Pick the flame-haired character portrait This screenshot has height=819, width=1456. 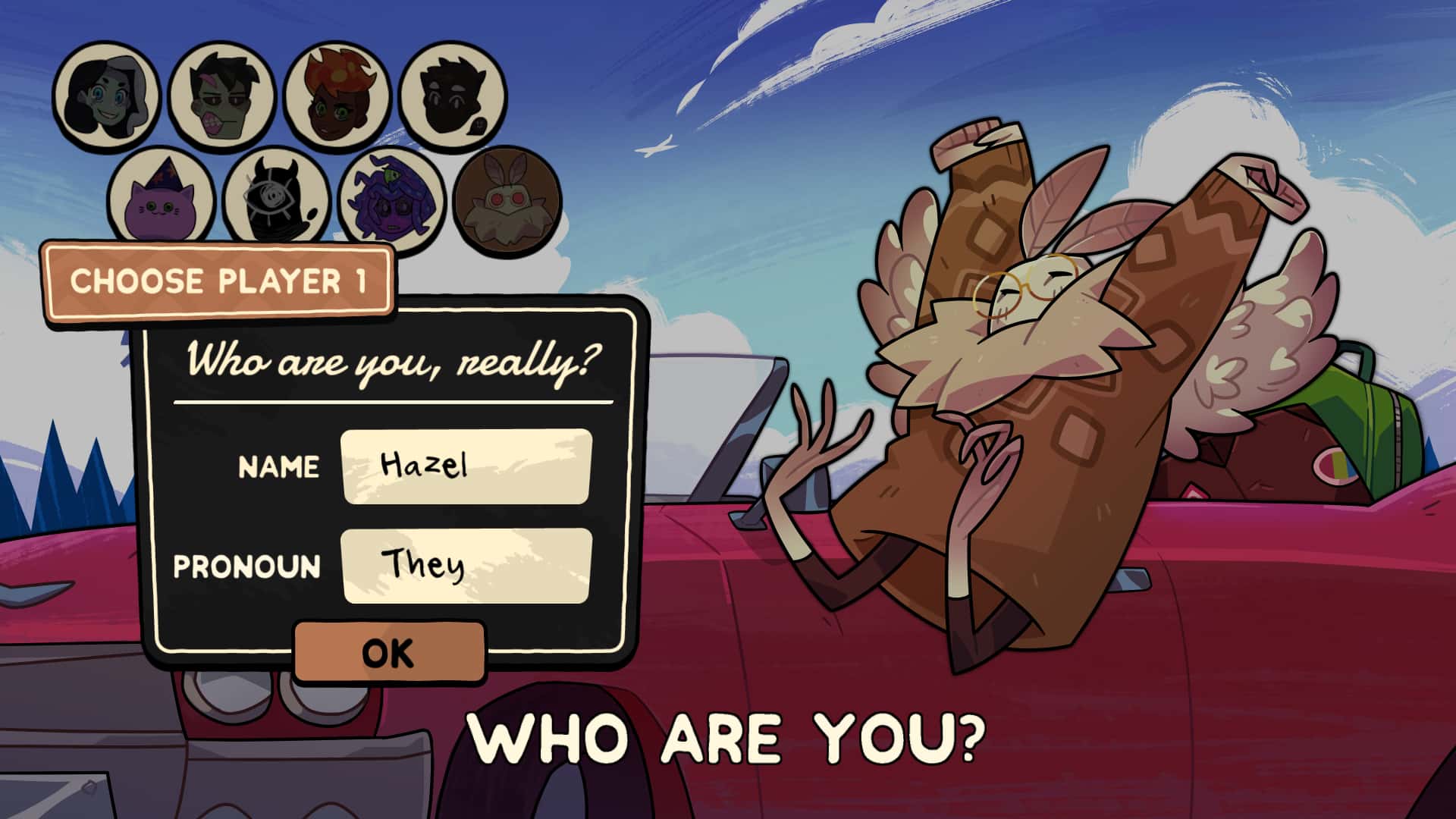(337, 96)
